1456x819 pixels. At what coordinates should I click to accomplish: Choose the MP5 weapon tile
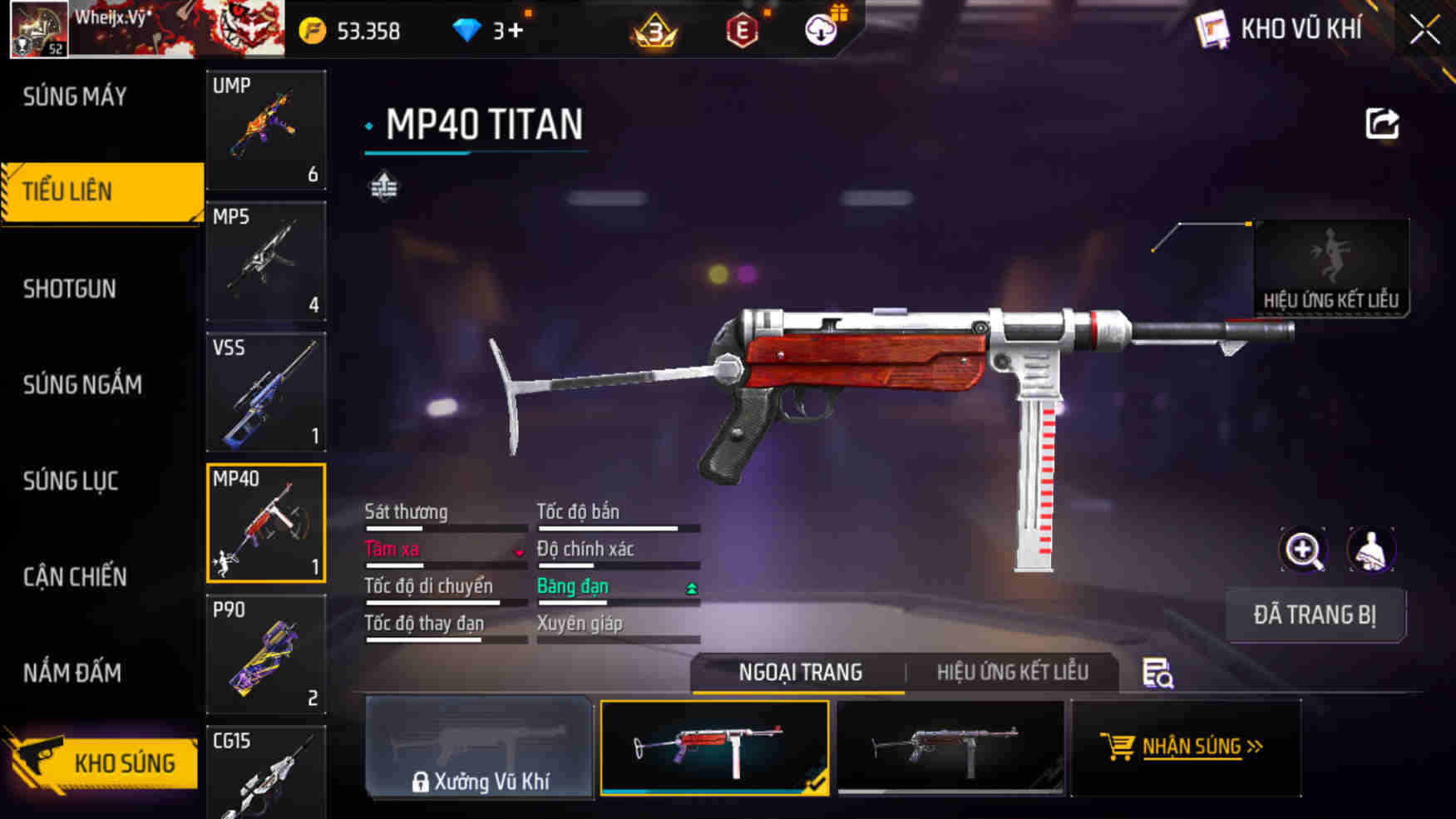(x=265, y=261)
